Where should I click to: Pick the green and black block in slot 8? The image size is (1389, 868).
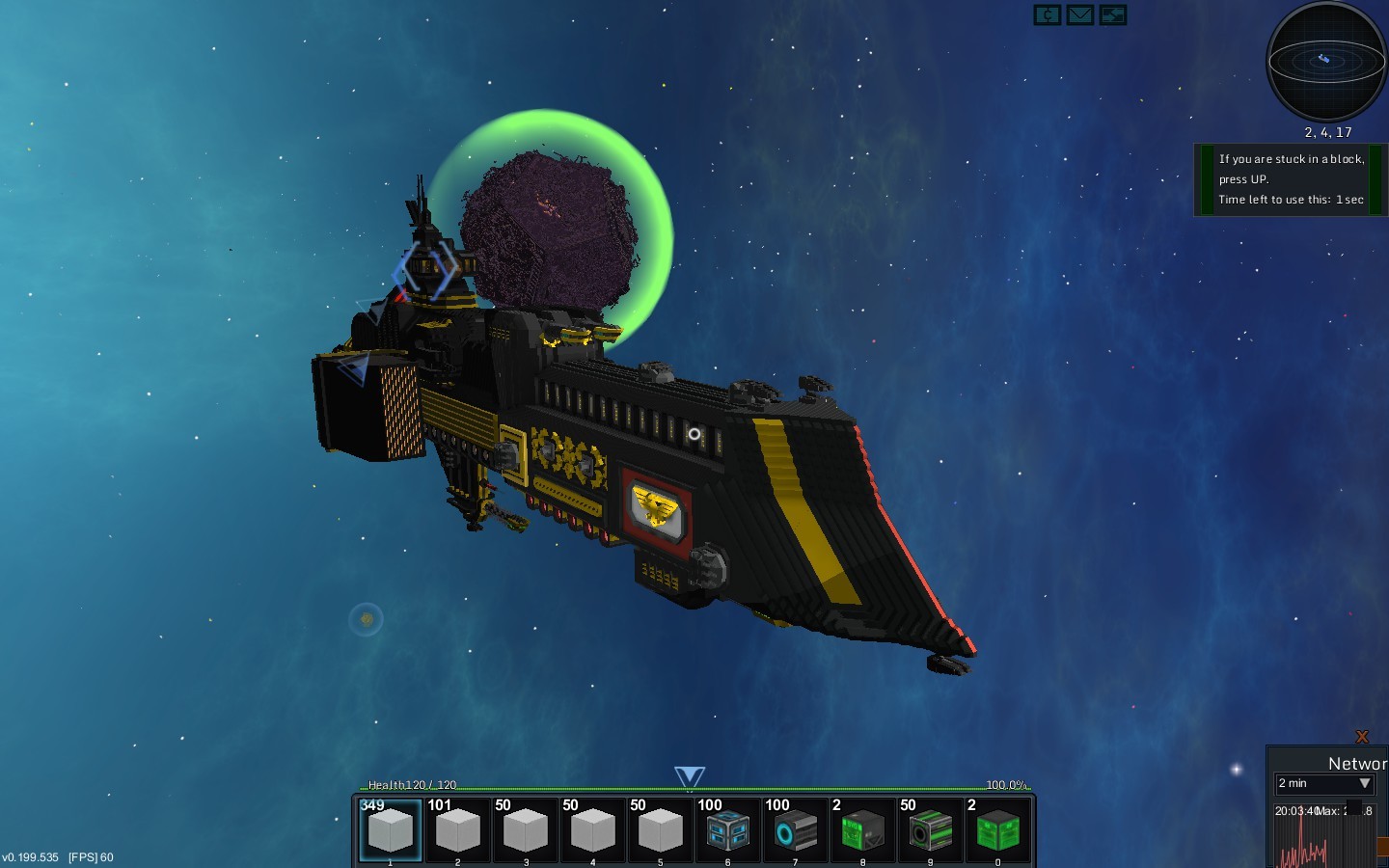pos(863,829)
